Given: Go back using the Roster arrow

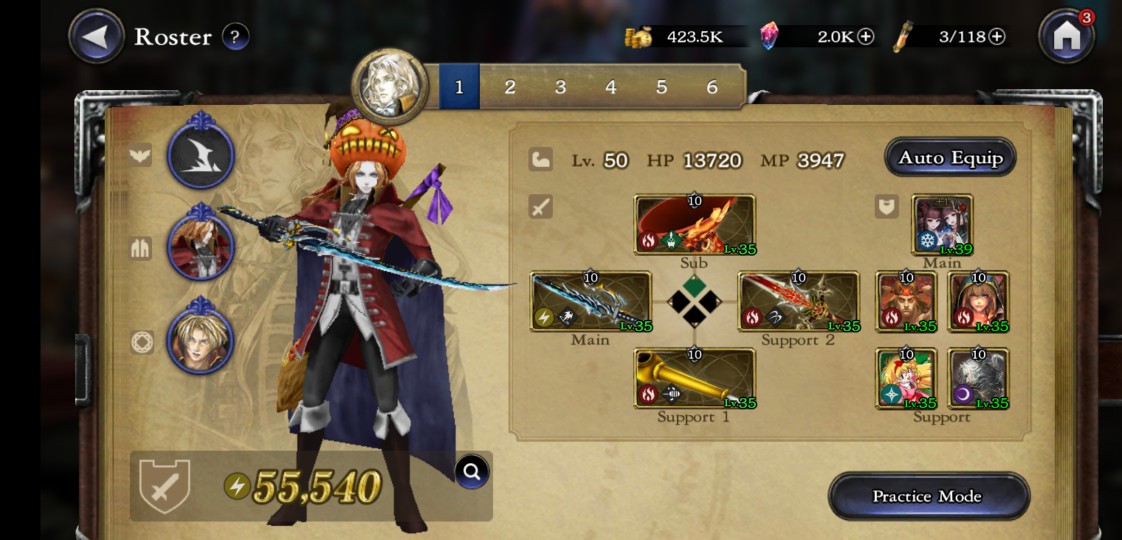Looking at the screenshot, I should (x=96, y=37).
